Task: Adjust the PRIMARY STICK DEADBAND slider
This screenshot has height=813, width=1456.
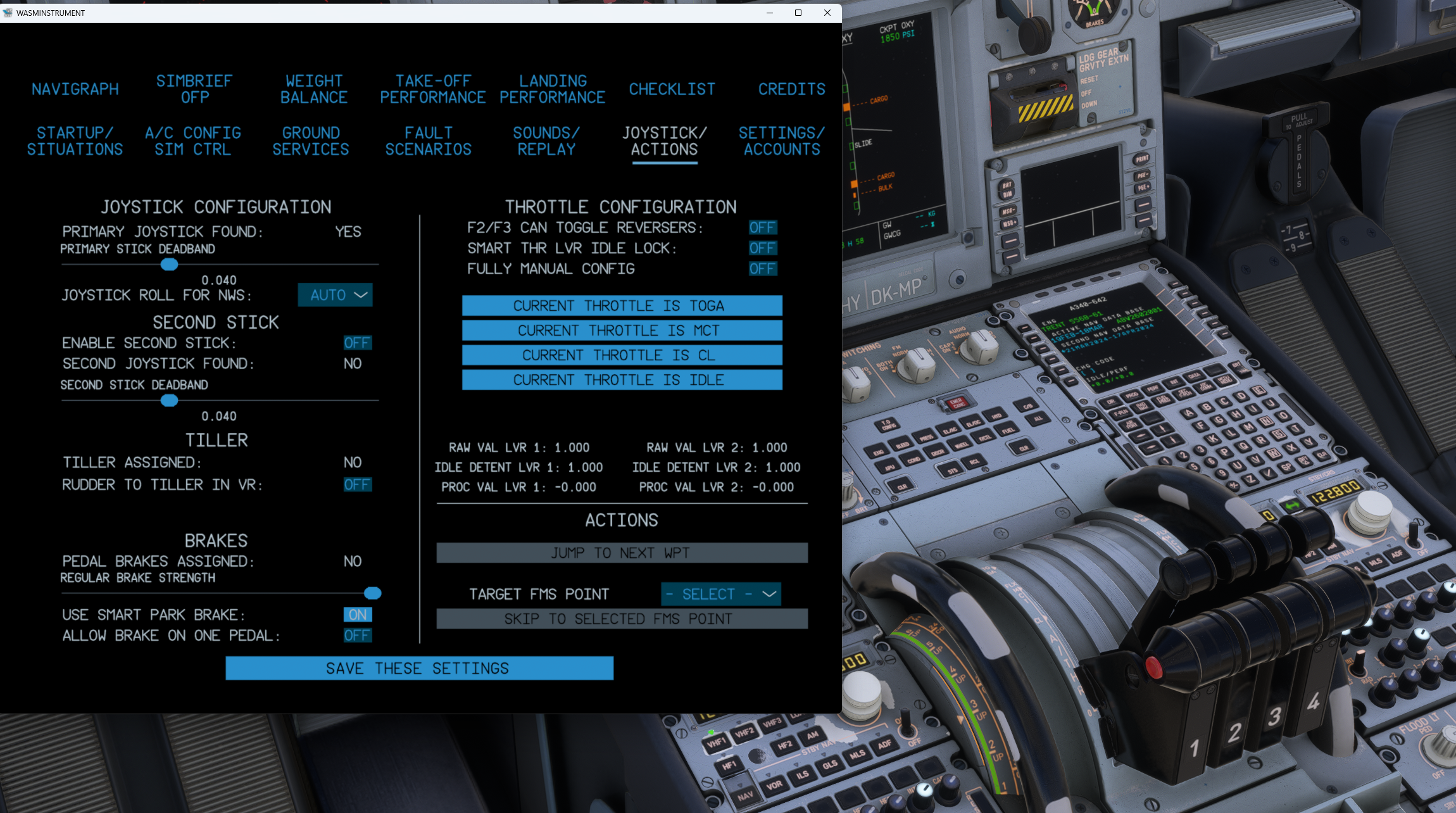Action: 168,265
